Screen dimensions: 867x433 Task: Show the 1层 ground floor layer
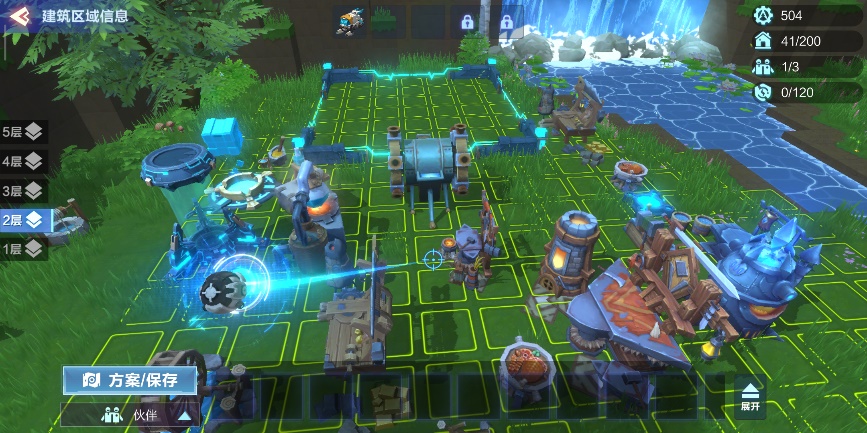coord(23,248)
